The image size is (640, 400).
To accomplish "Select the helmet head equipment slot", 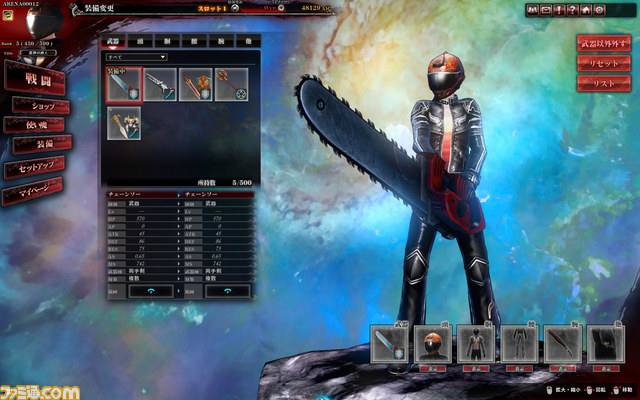I will pos(433,345).
